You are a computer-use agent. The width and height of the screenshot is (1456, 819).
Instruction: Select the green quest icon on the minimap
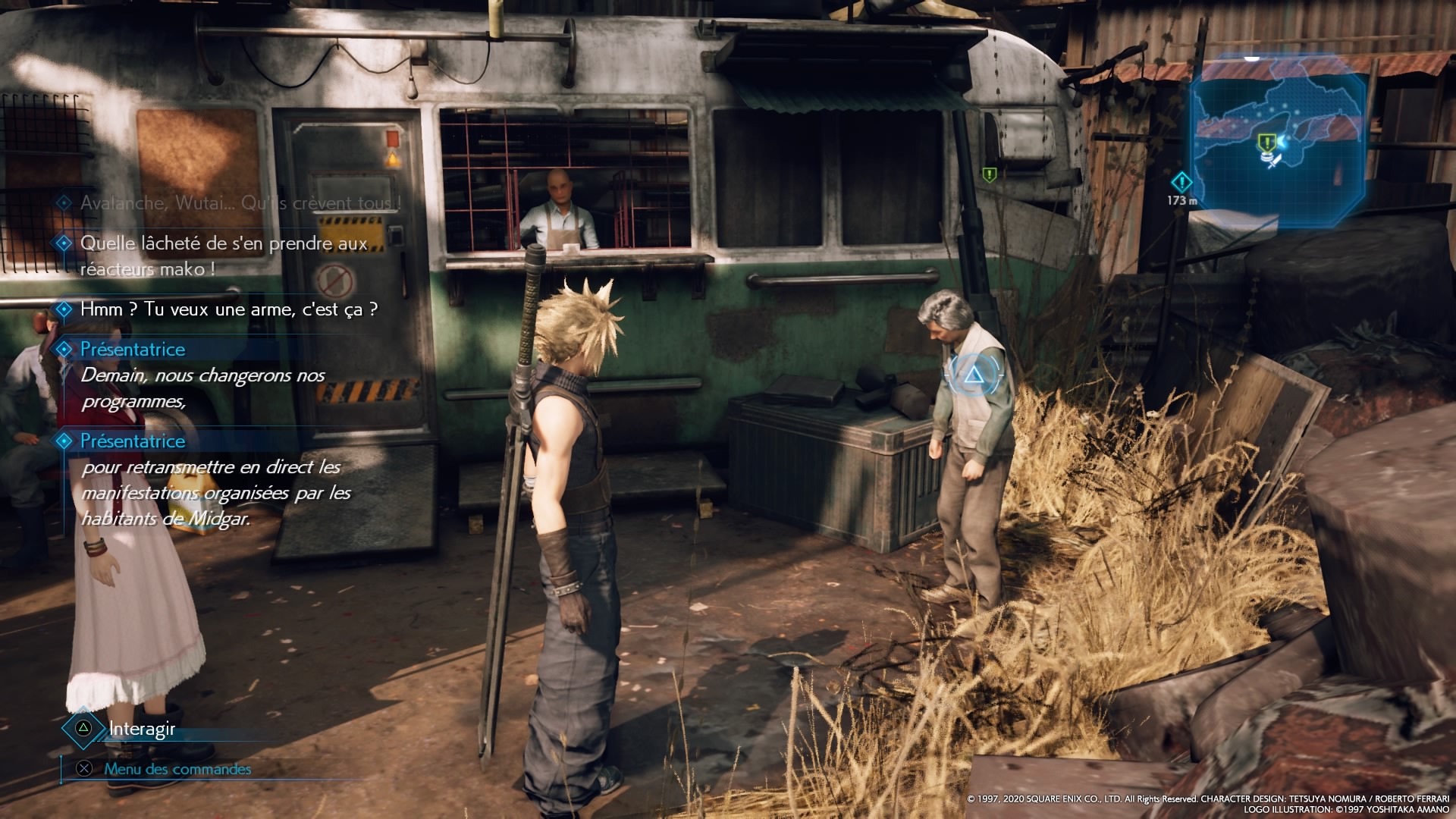pyautogui.click(x=1265, y=143)
